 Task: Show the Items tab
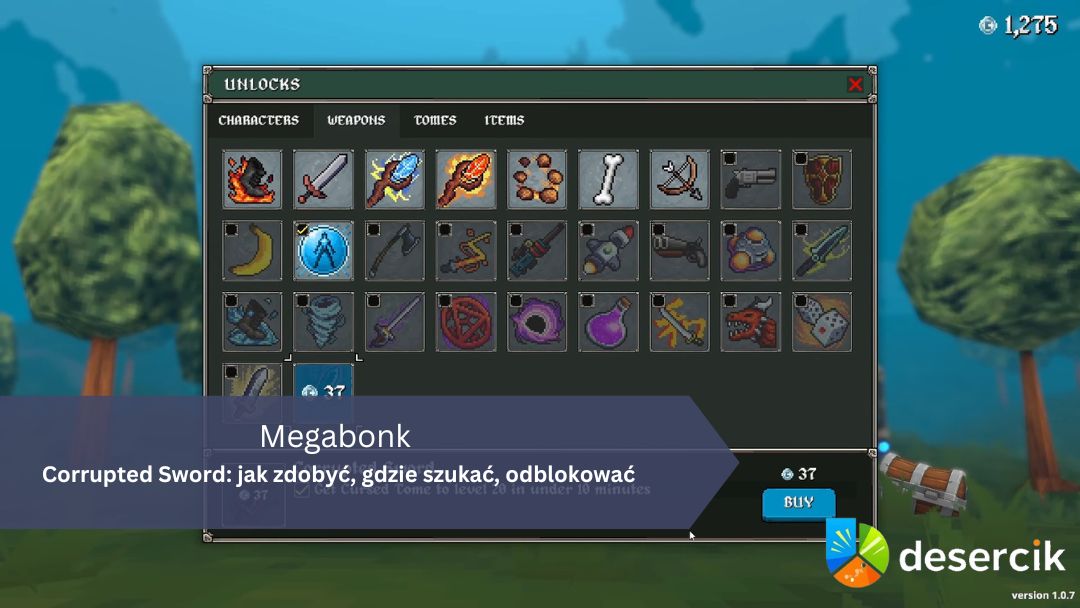pyautogui.click(x=504, y=120)
